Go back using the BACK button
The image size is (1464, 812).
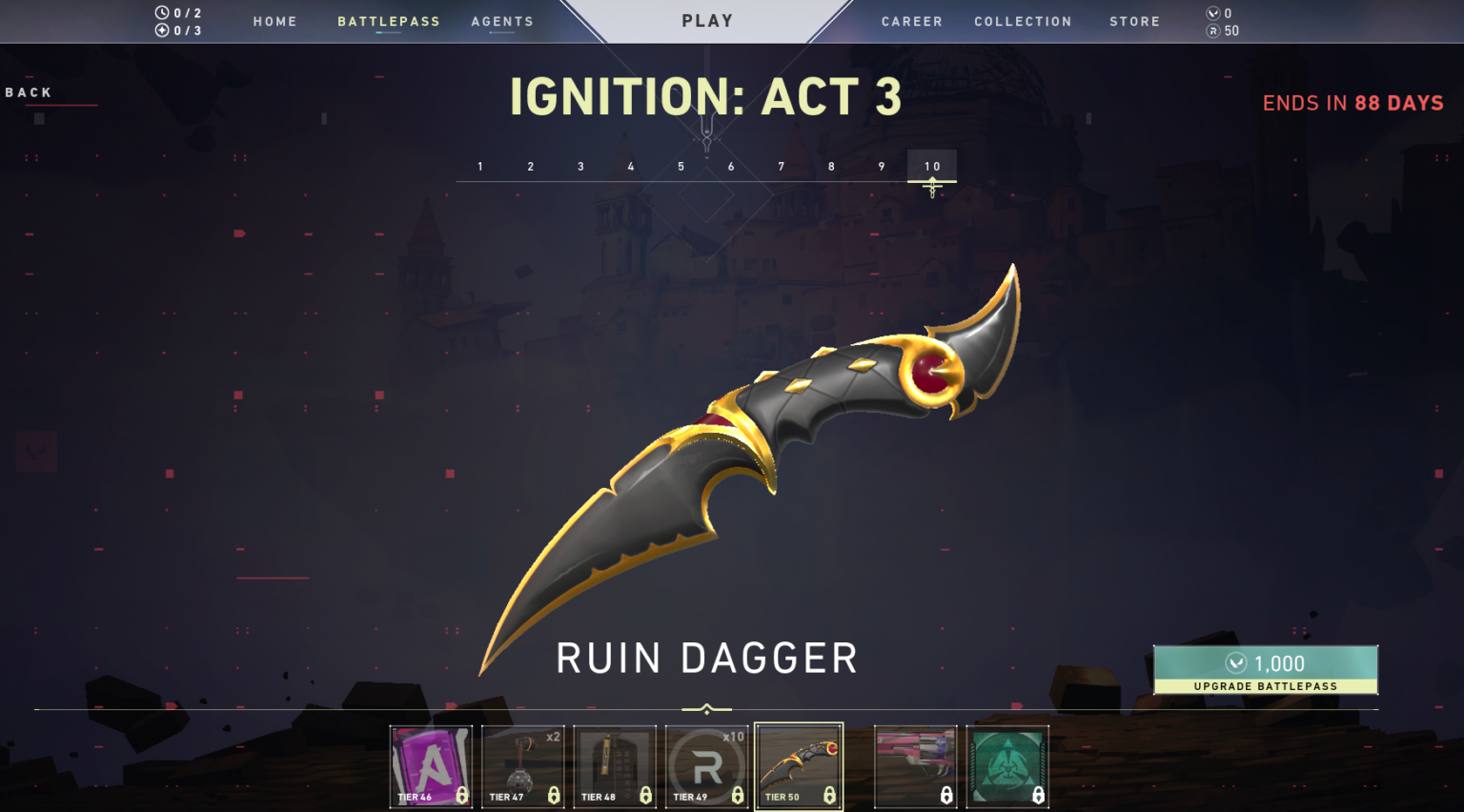pyautogui.click(x=29, y=92)
